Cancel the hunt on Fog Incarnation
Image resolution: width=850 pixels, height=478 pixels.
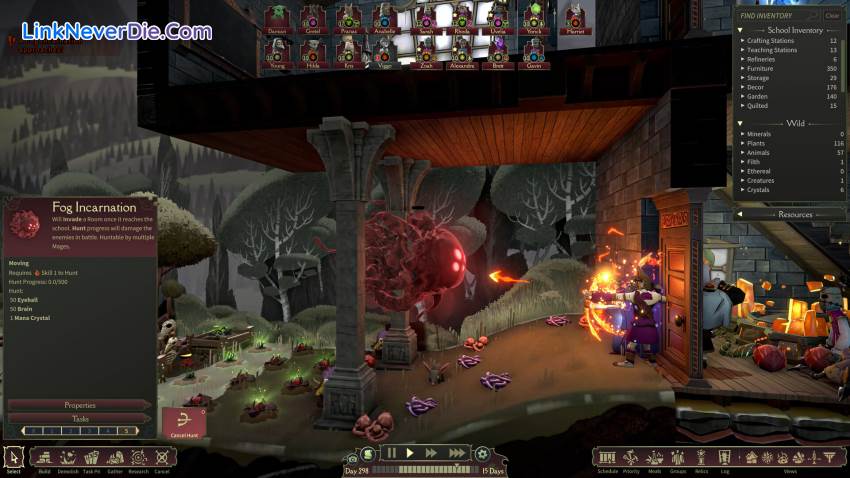click(184, 424)
